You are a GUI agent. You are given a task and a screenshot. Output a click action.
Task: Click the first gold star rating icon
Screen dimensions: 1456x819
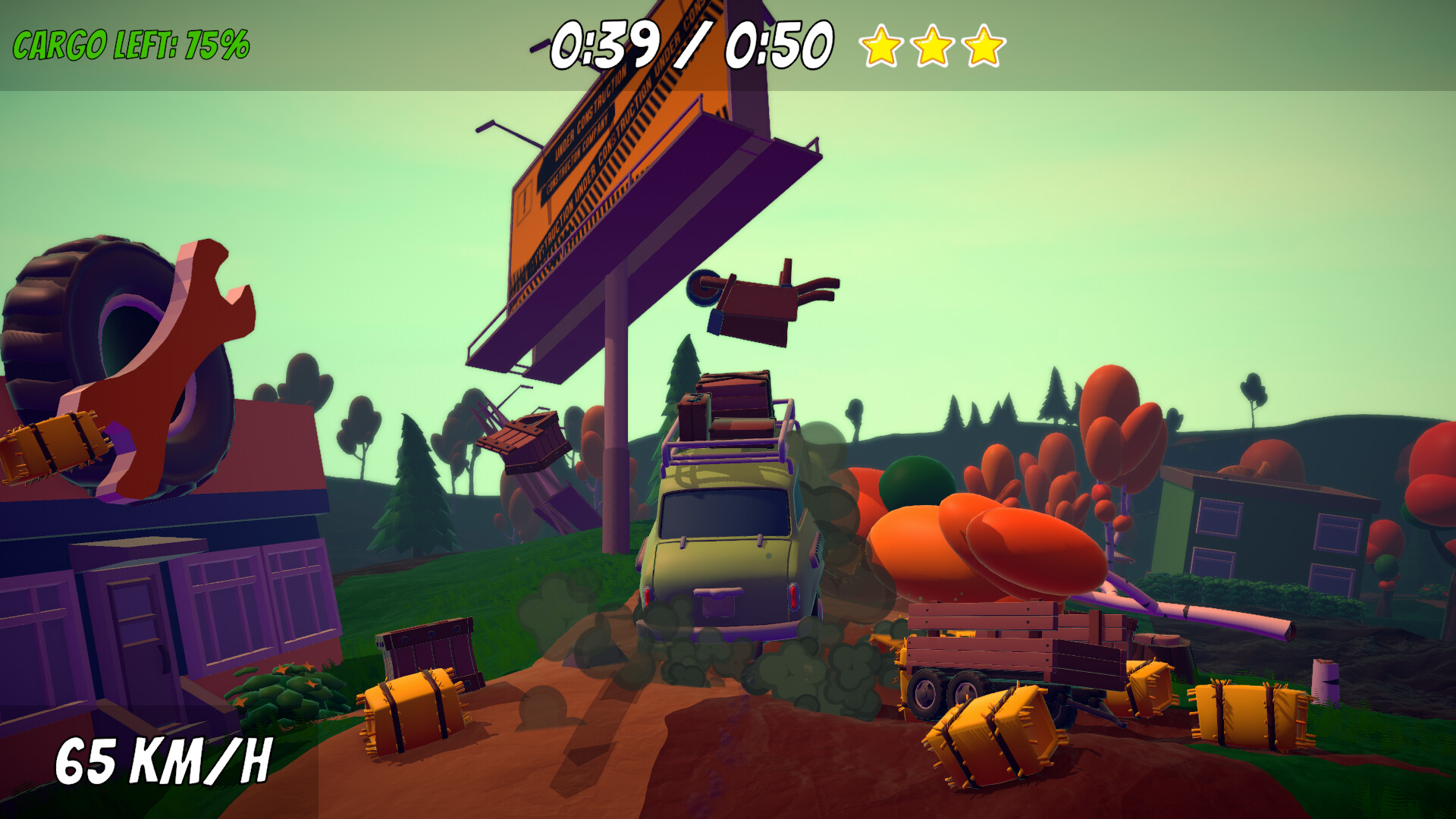click(x=881, y=48)
